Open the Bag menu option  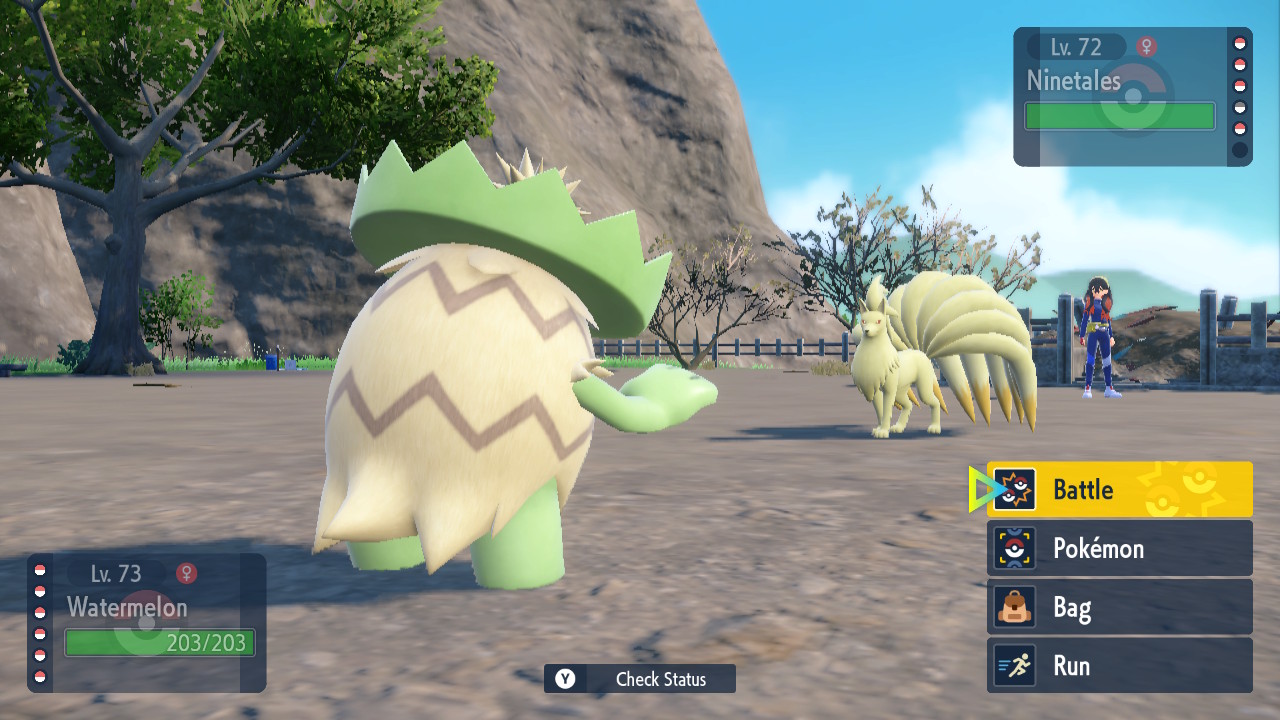coord(1119,607)
